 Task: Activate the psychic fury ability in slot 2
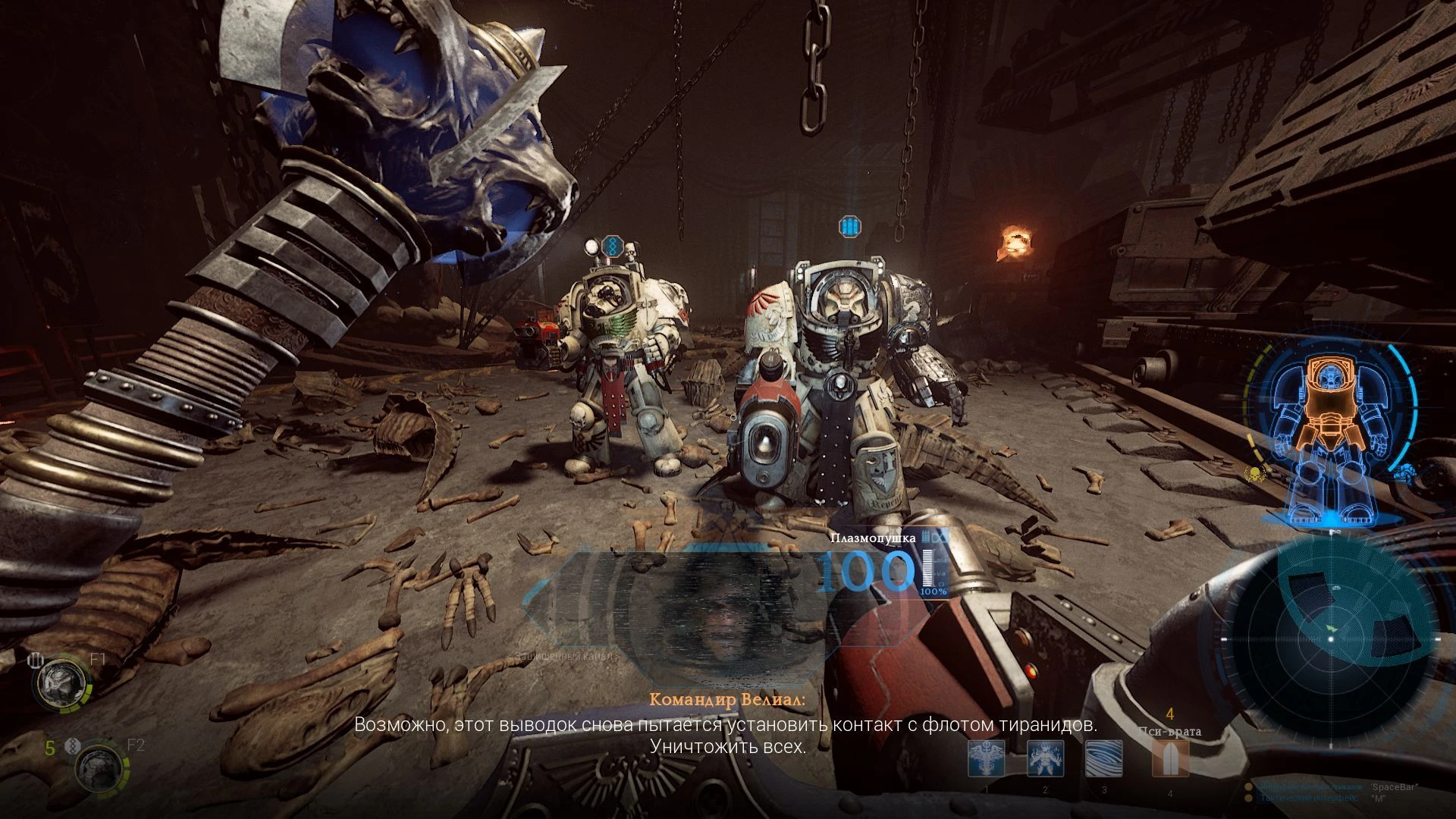1046,758
